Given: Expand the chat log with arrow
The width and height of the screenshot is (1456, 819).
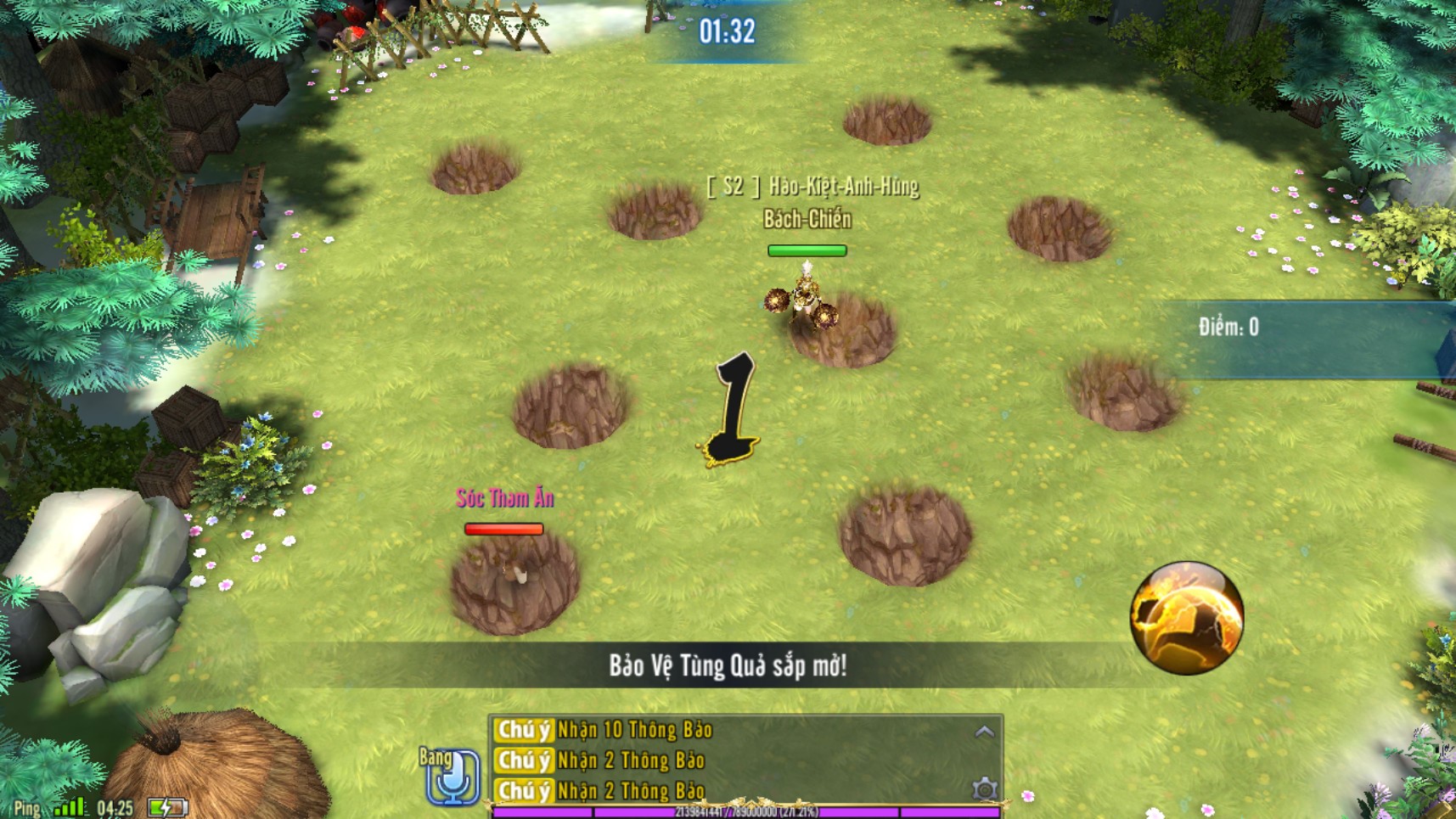Looking at the screenshot, I should click(984, 732).
